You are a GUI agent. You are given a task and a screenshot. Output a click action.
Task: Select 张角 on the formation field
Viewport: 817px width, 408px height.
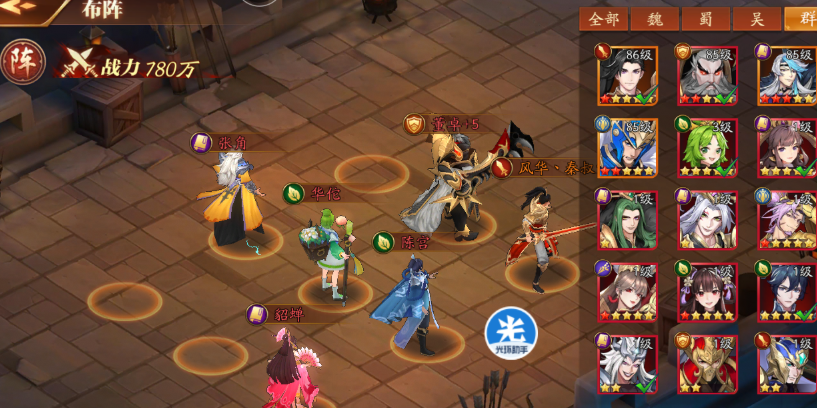click(234, 202)
